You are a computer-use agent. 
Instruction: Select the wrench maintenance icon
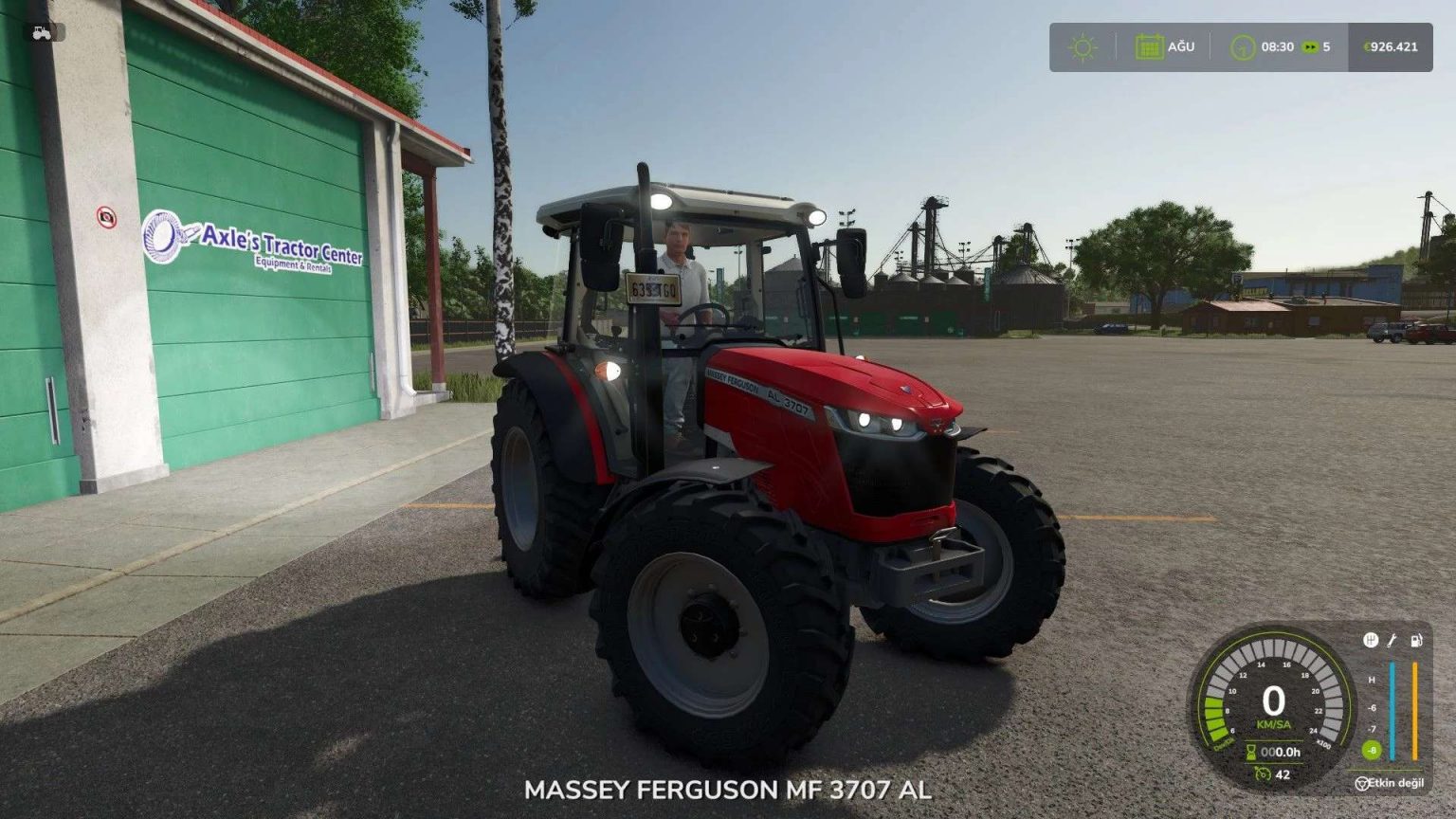coord(1391,641)
